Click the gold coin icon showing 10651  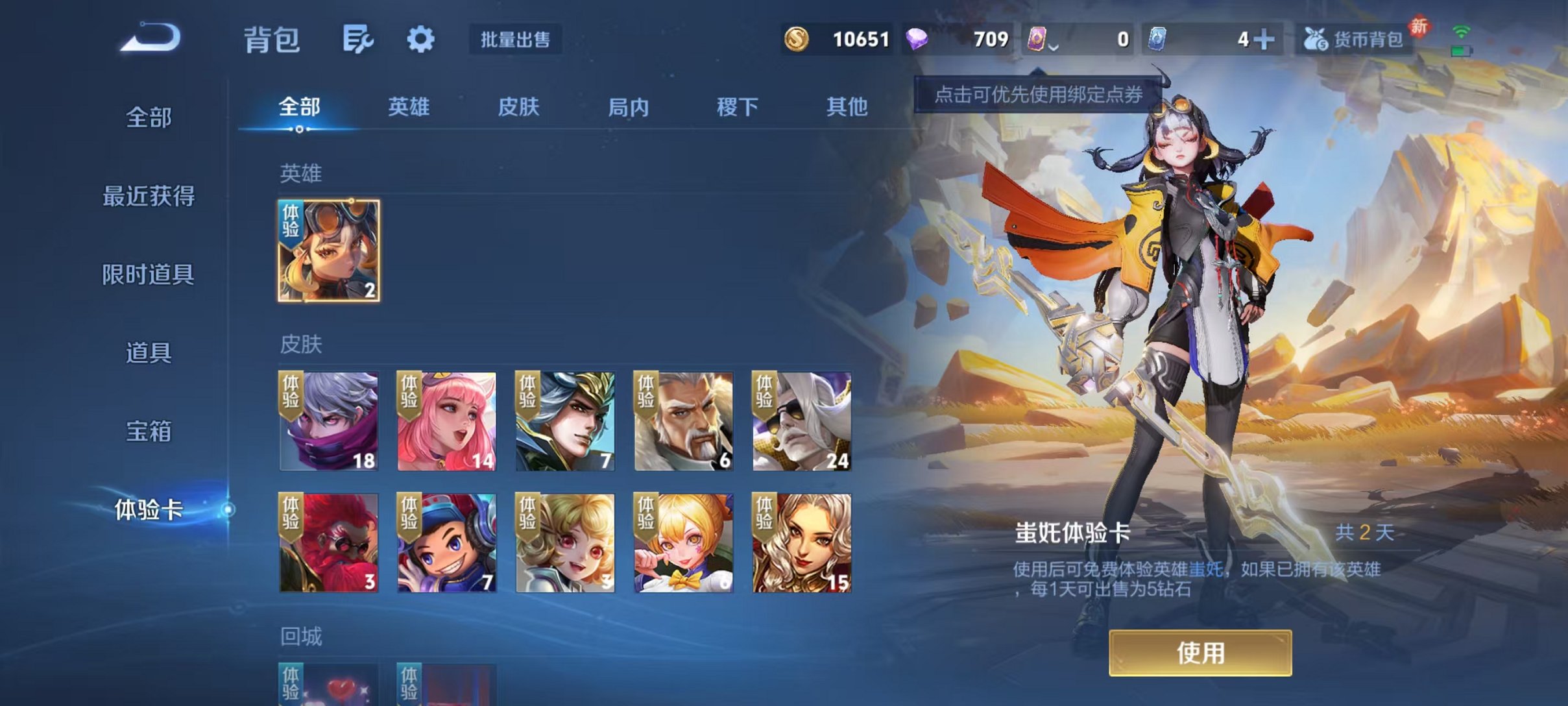[x=798, y=40]
